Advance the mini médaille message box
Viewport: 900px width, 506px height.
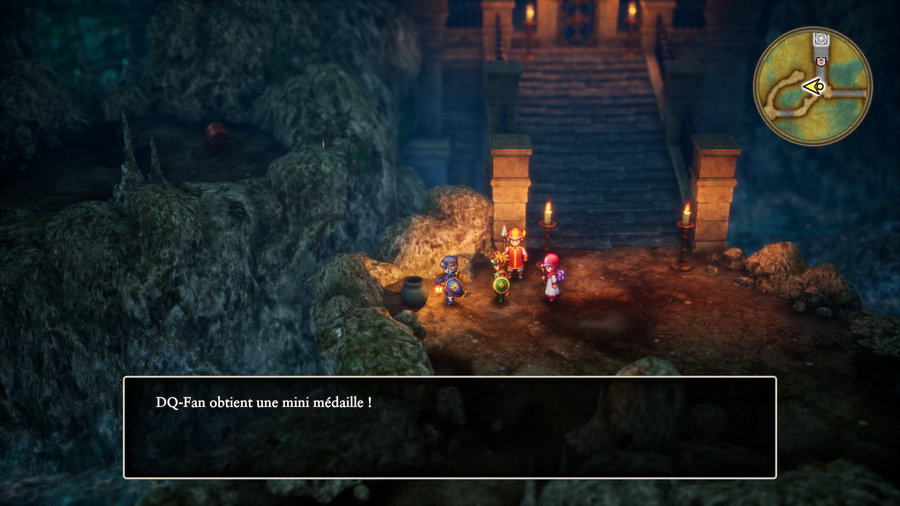coord(449,427)
